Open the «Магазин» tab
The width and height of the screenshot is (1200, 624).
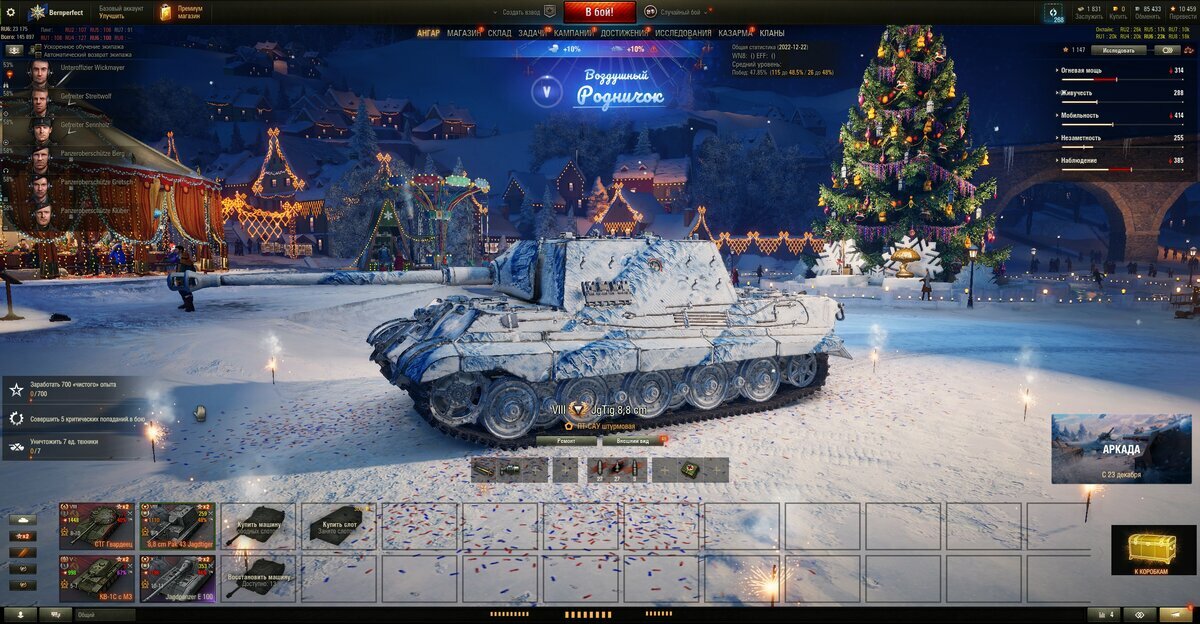(463, 33)
